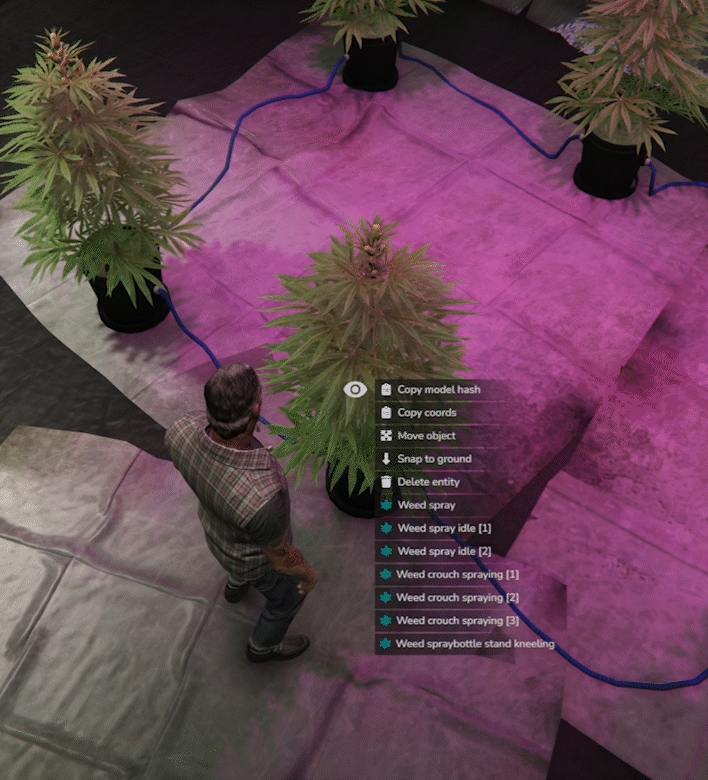
Task: Choose Weed crouch spraying [3]
Action: (x=456, y=621)
